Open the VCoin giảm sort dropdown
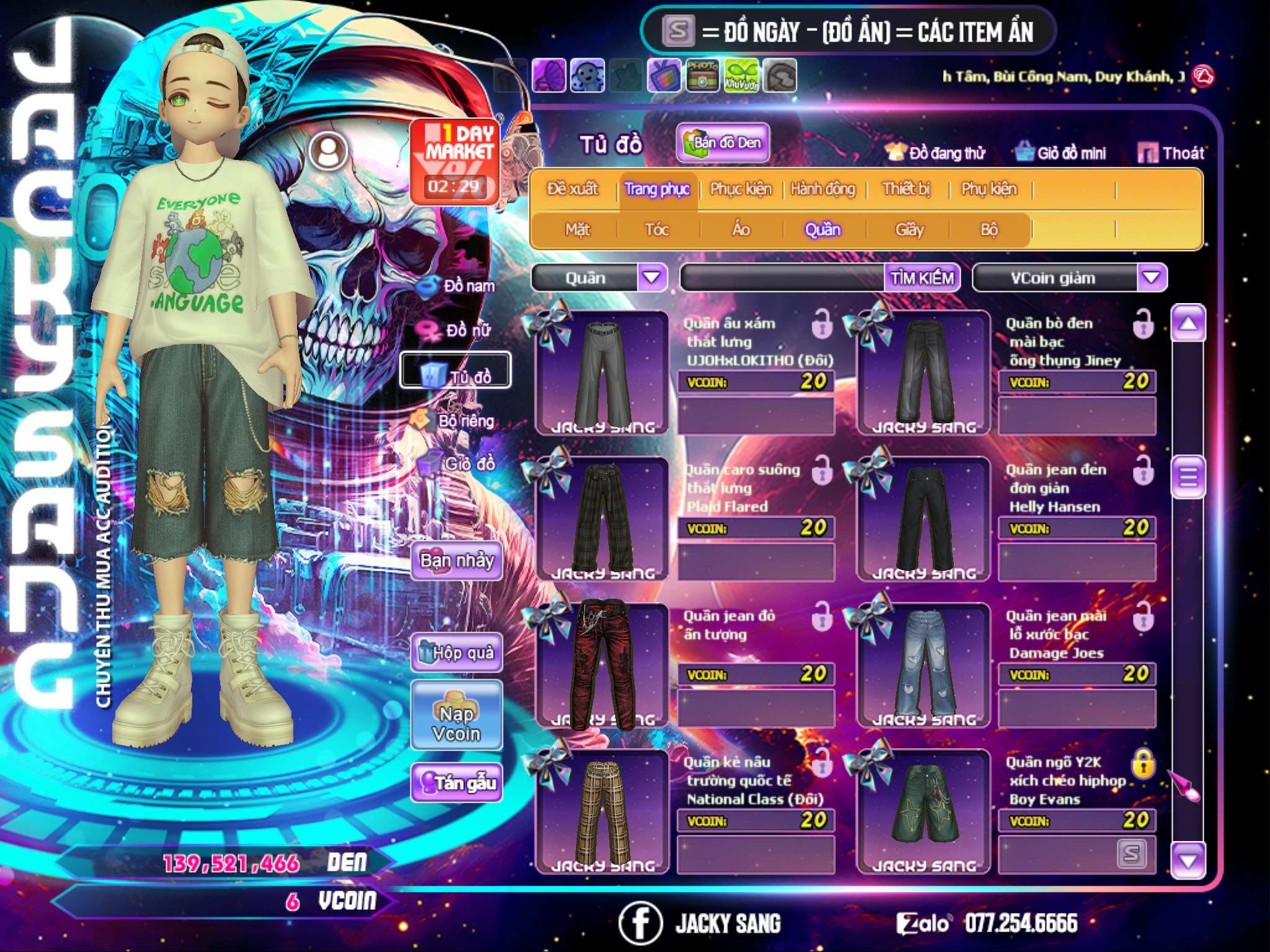Image resolution: width=1270 pixels, height=952 pixels. 1152,277
